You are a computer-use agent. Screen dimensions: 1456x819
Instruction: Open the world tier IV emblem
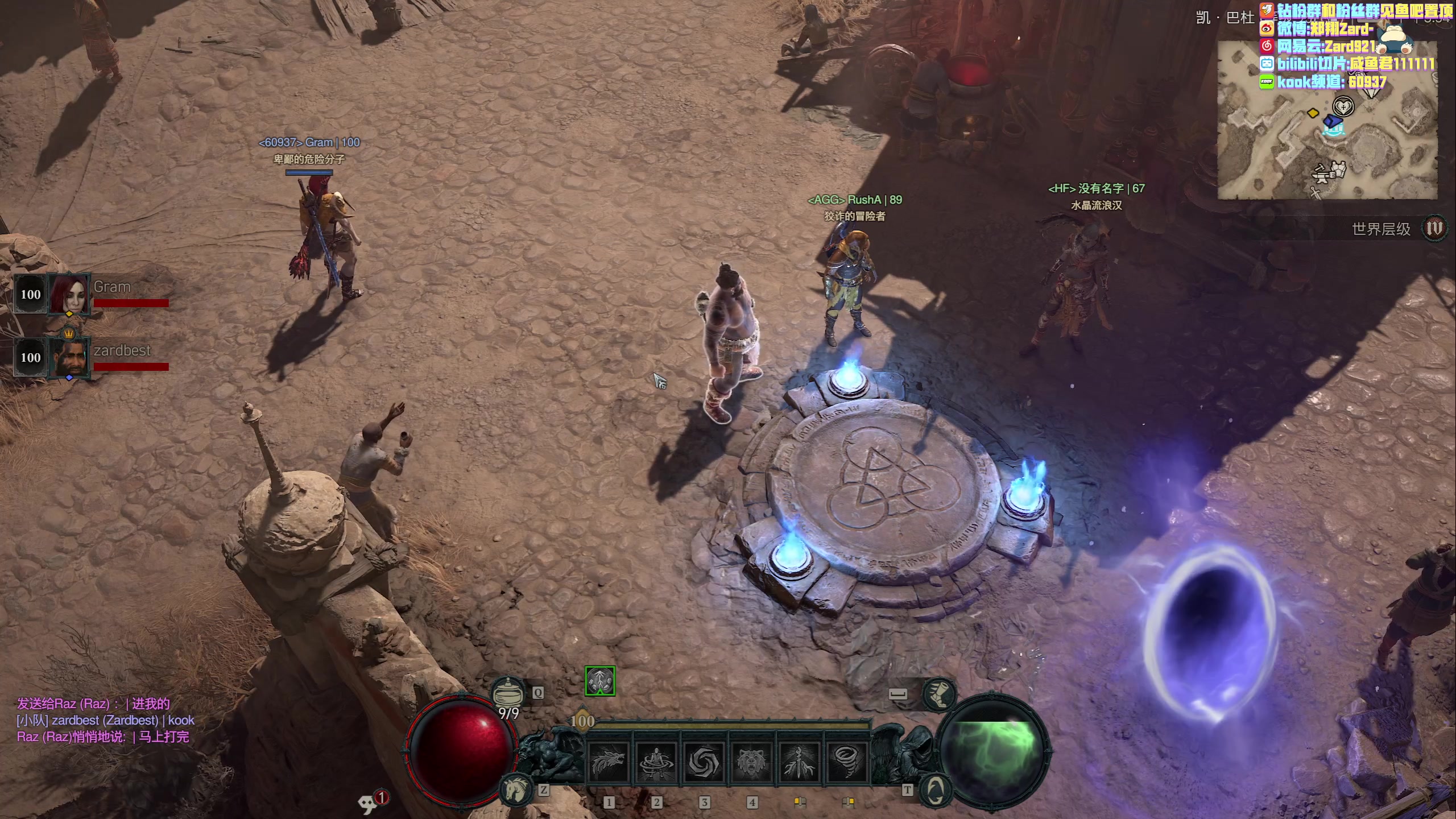(1434, 228)
